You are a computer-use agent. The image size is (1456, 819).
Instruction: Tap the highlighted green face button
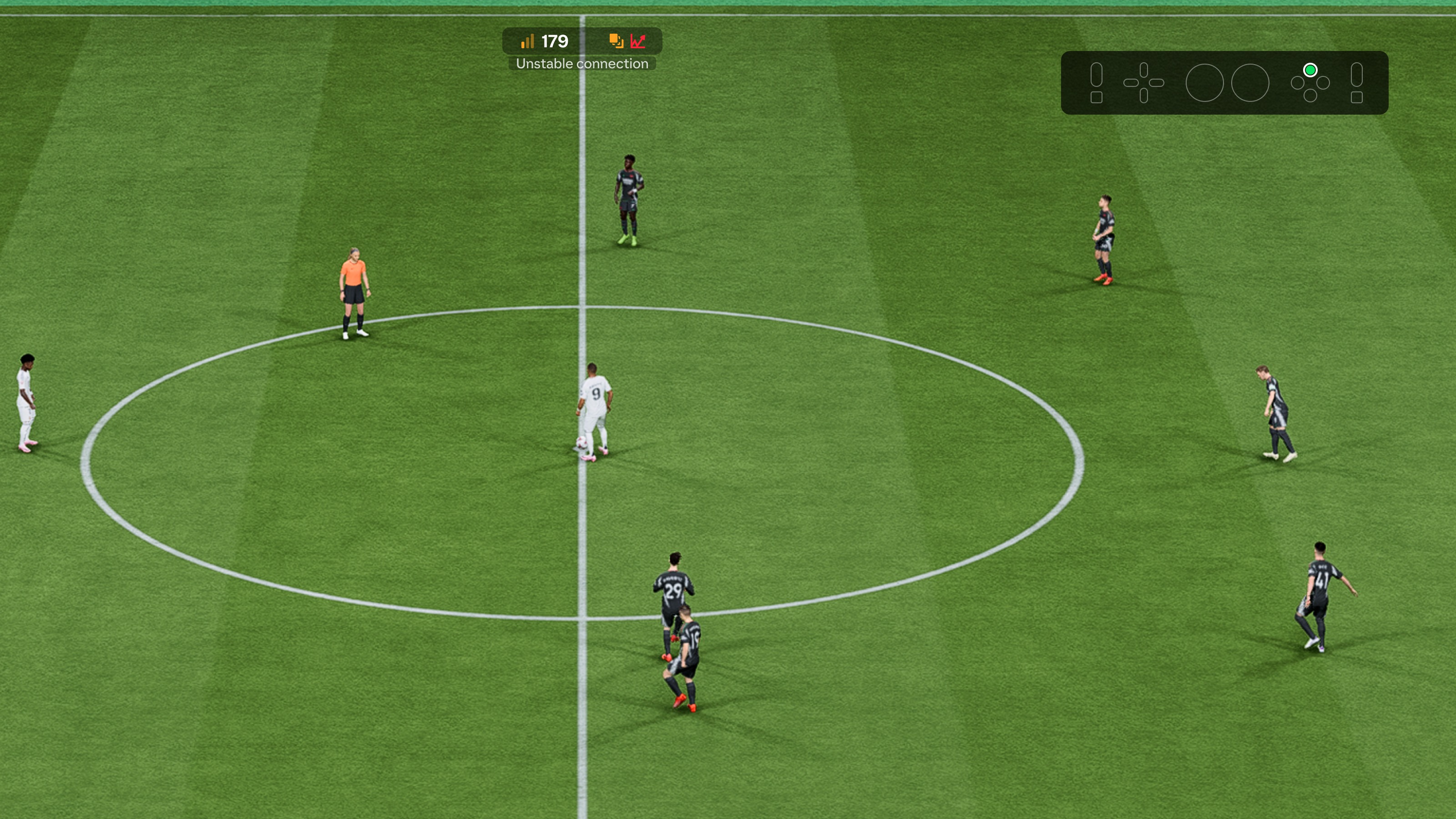point(1310,69)
